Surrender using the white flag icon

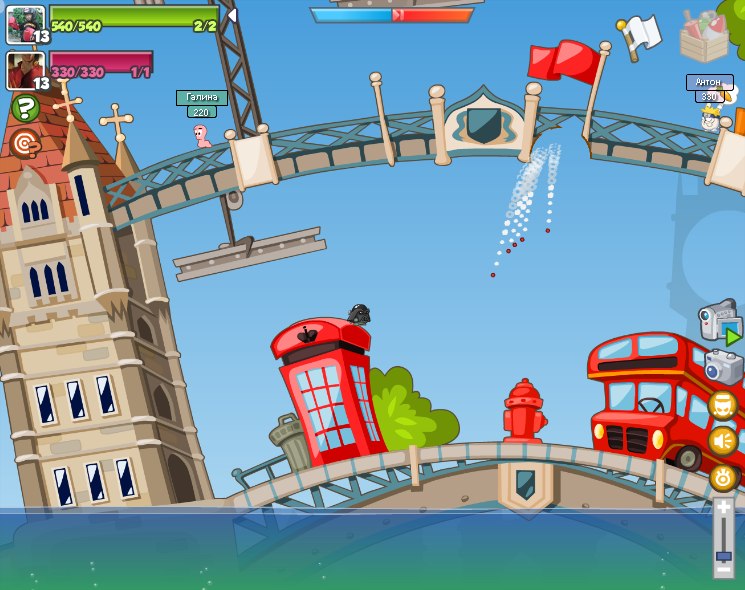(x=639, y=33)
